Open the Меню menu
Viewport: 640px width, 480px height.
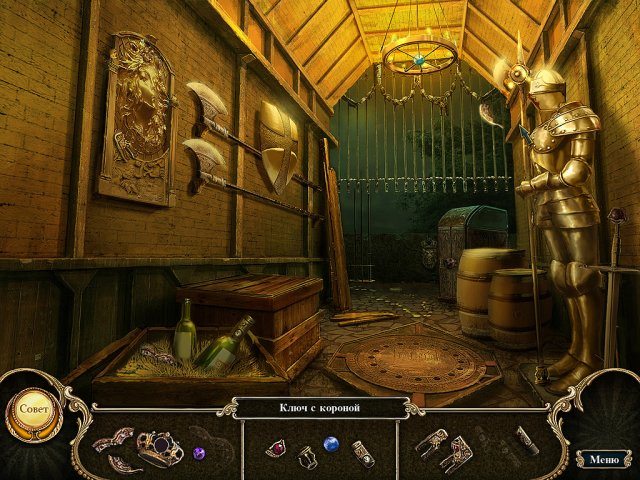point(603,459)
